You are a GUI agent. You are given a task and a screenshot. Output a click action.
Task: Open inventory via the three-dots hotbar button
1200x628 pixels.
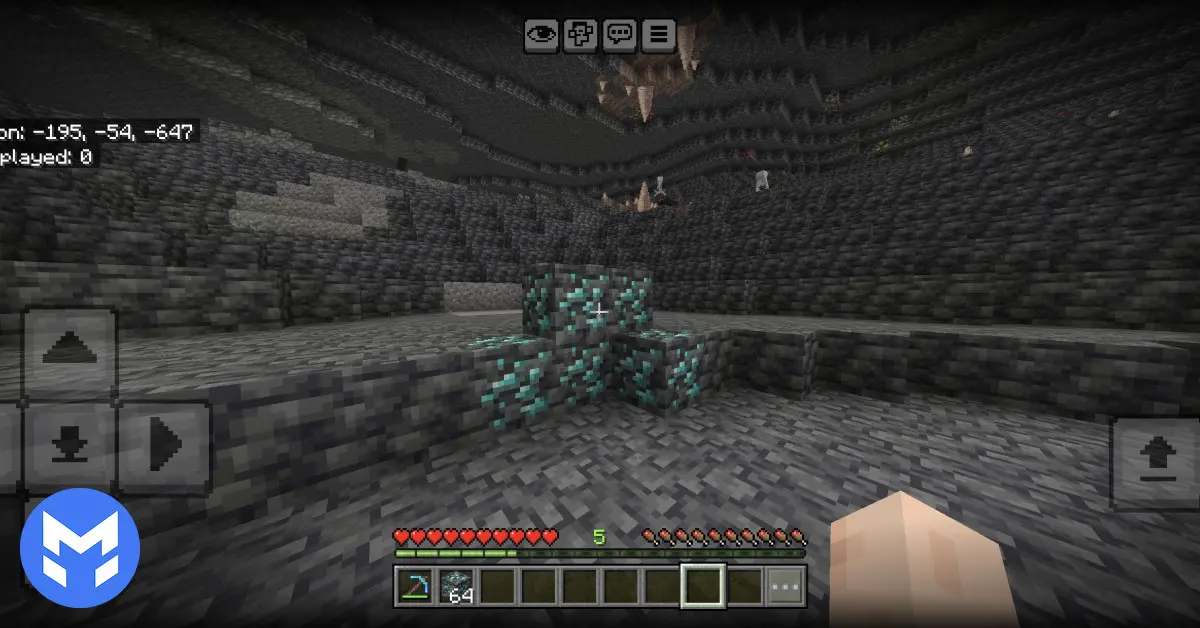(x=785, y=586)
